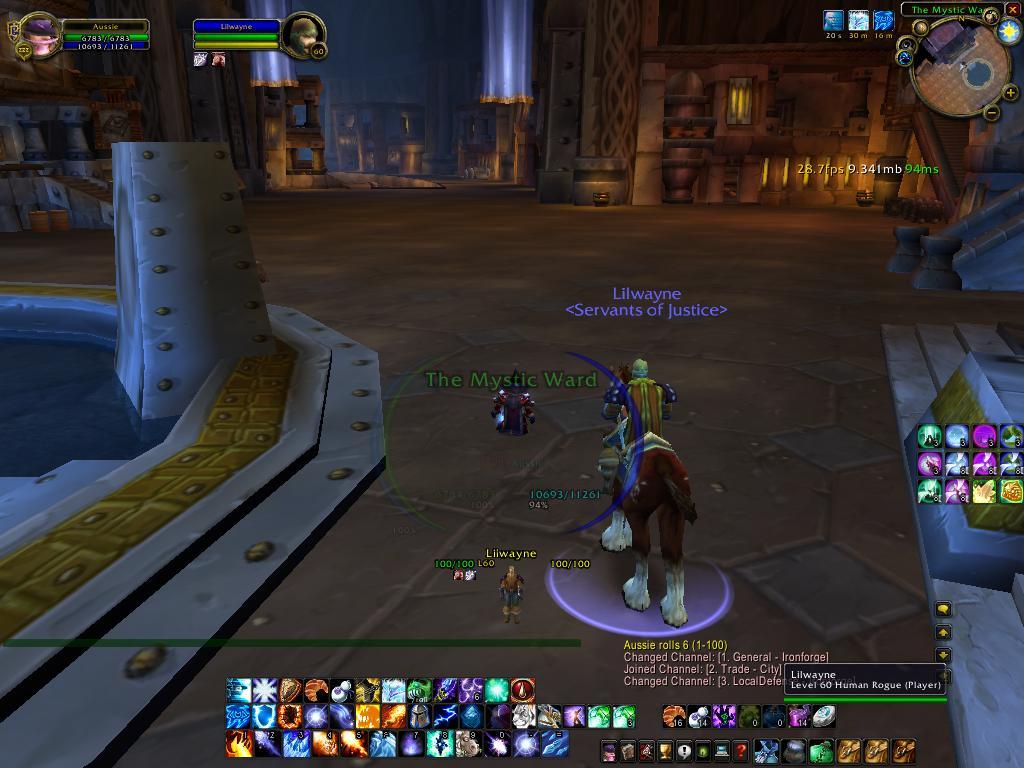1024x768 pixels.
Task: Close the minimap with the X button
Action: (x=1013, y=10)
